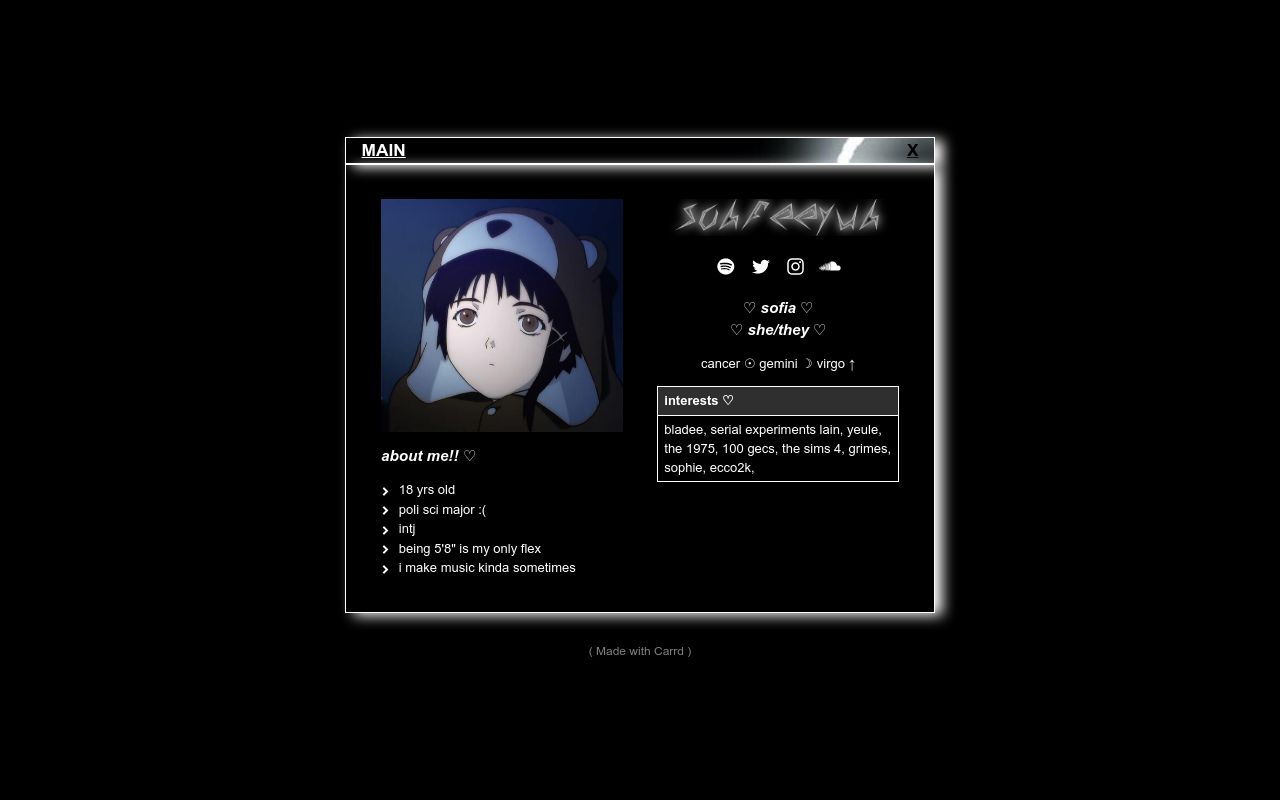Visit the Twitter bird icon link
The image size is (1280, 800).
(761, 266)
